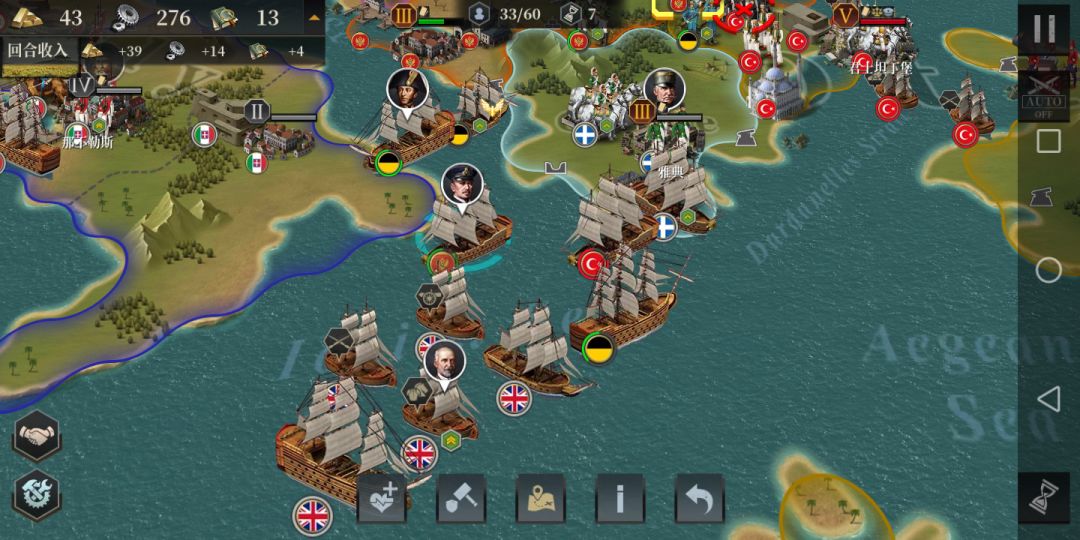Click the undo arrow button
Viewport: 1080px width, 540px height.
click(x=700, y=498)
